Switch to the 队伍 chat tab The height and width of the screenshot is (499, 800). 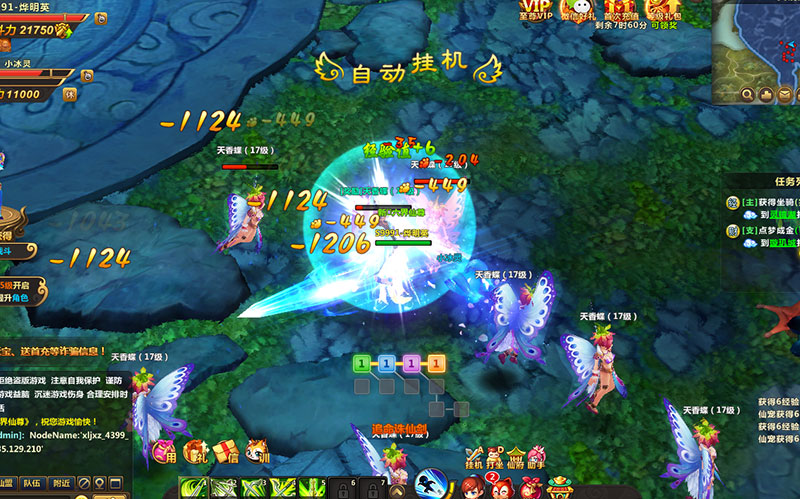pyautogui.click(x=31, y=482)
